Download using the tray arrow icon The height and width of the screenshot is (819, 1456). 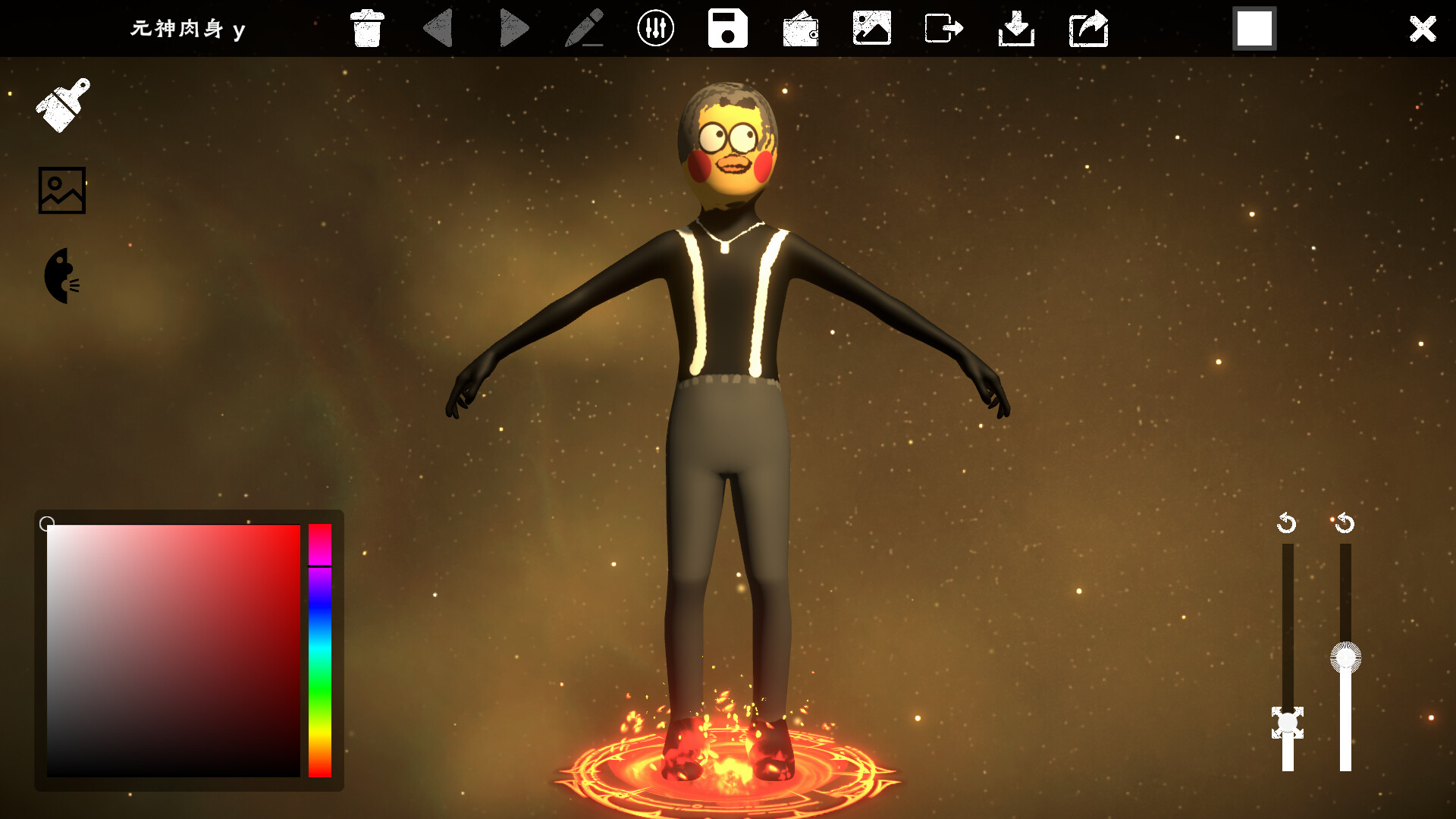[1016, 29]
